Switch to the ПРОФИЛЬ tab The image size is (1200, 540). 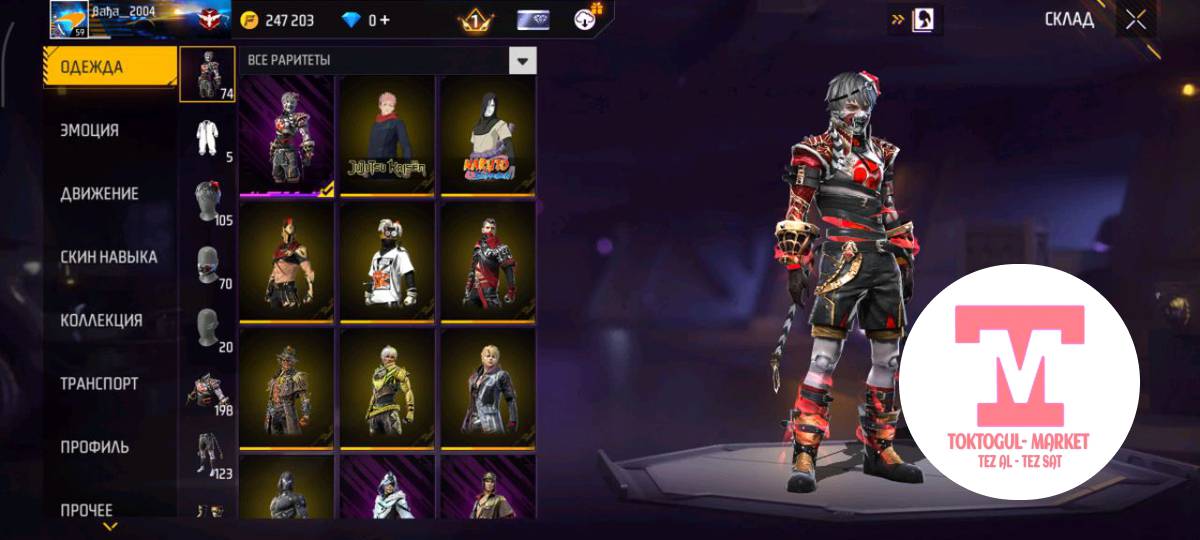(x=94, y=447)
